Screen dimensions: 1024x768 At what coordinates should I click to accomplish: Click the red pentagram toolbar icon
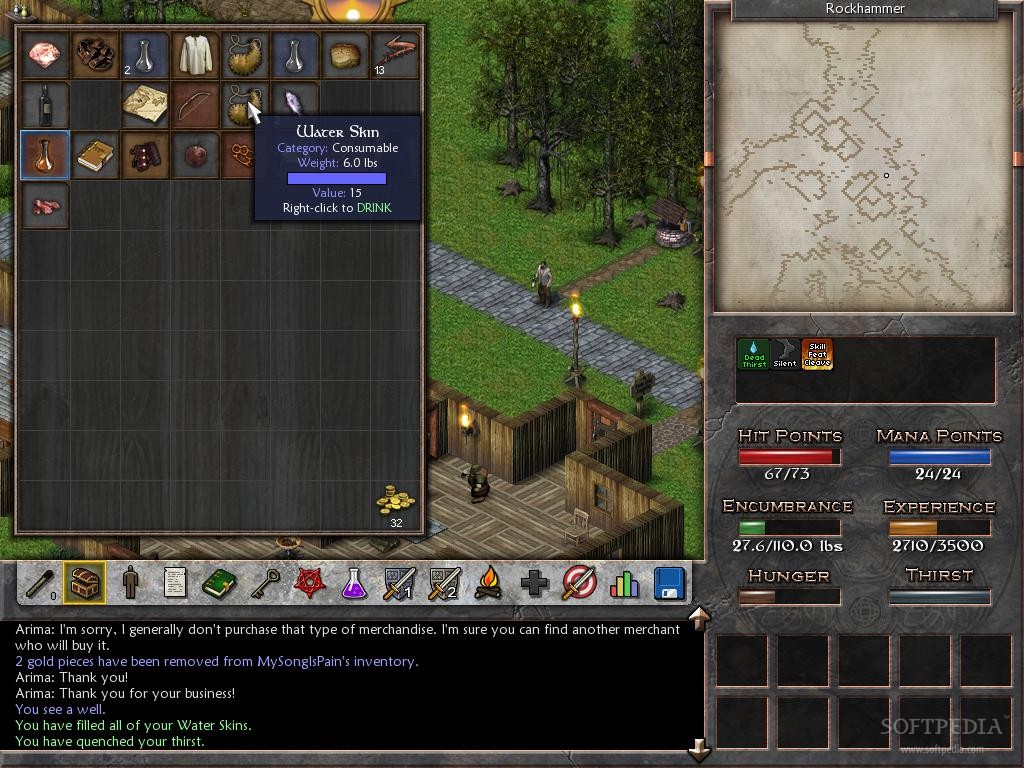(x=309, y=582)
